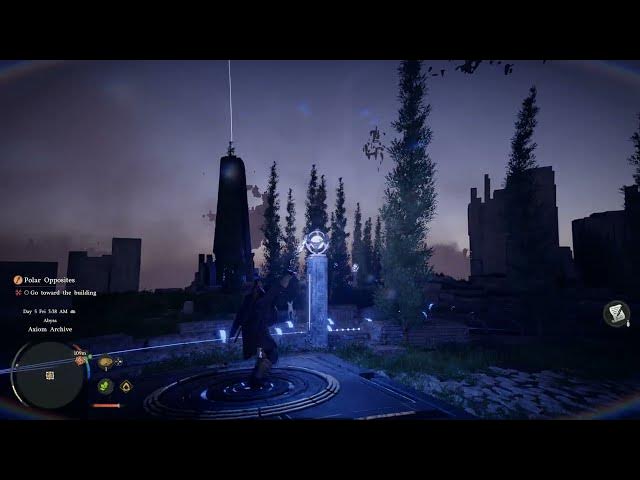This screenshot has width=640, height=480.
Task: Open the journal scroll-and-quill icon
Action: point(616,314)
